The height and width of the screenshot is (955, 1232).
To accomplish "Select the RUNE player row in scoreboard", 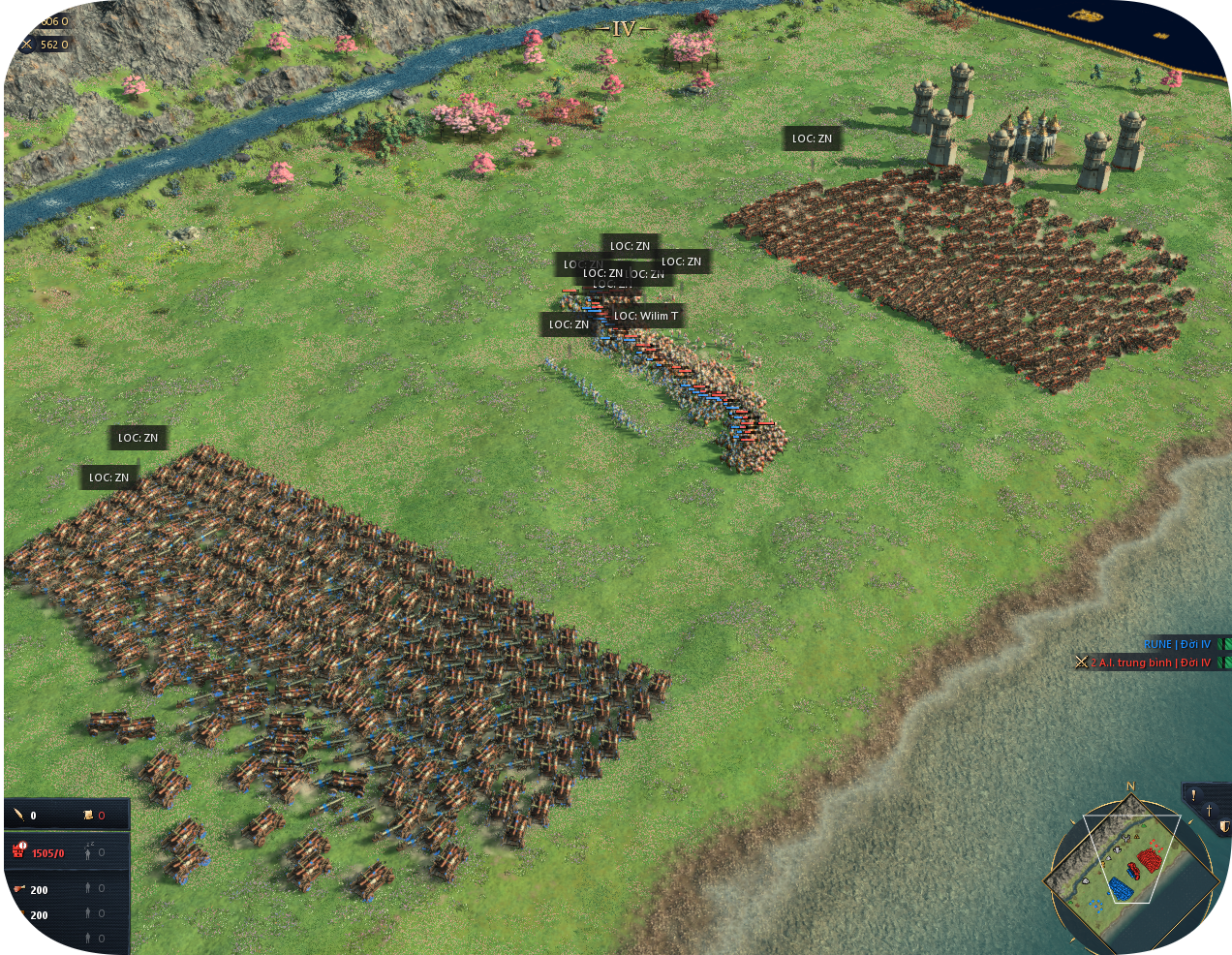I will click(1176, 644).
